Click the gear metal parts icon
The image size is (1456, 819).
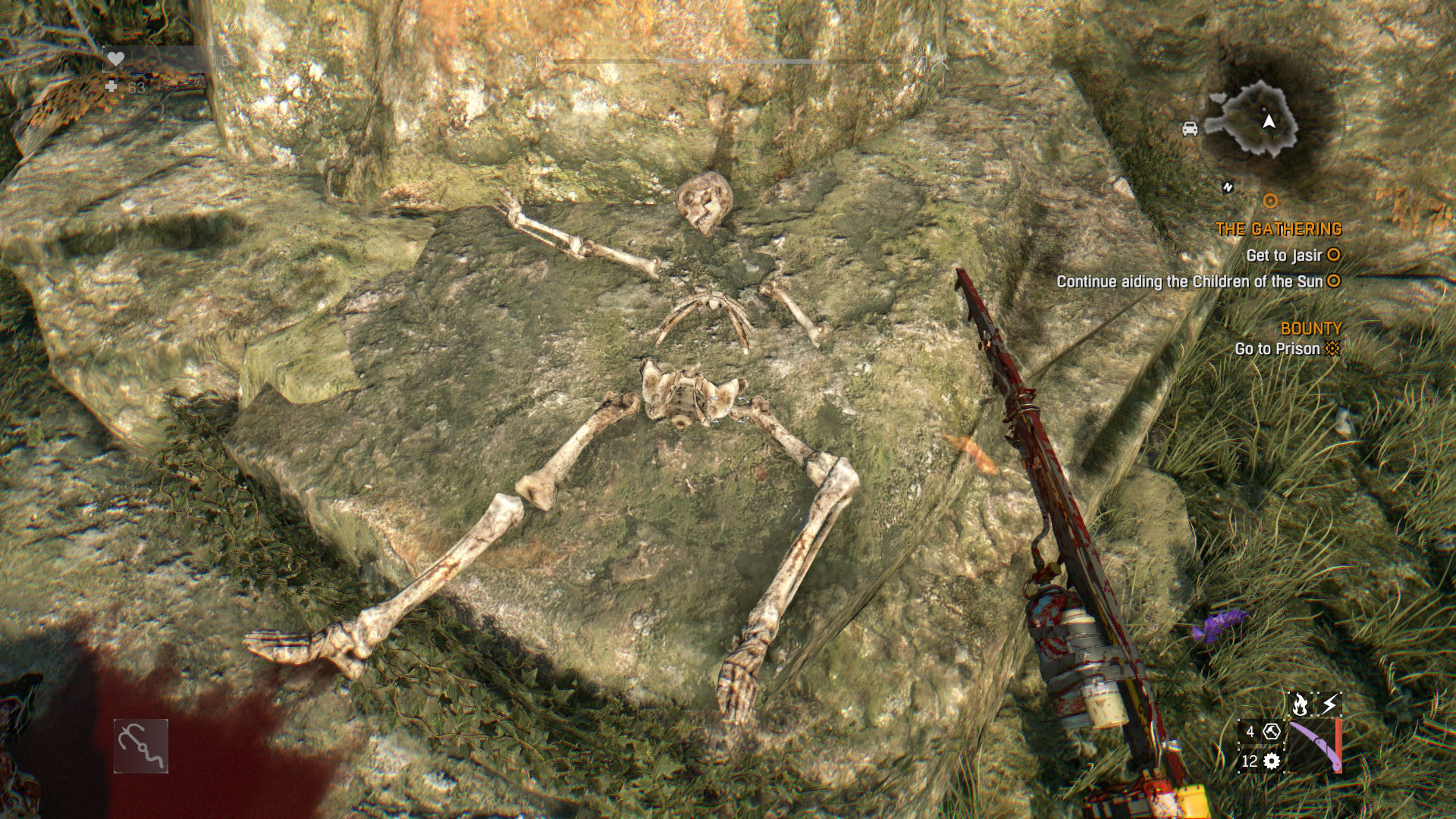click(x=1272, y=761)
